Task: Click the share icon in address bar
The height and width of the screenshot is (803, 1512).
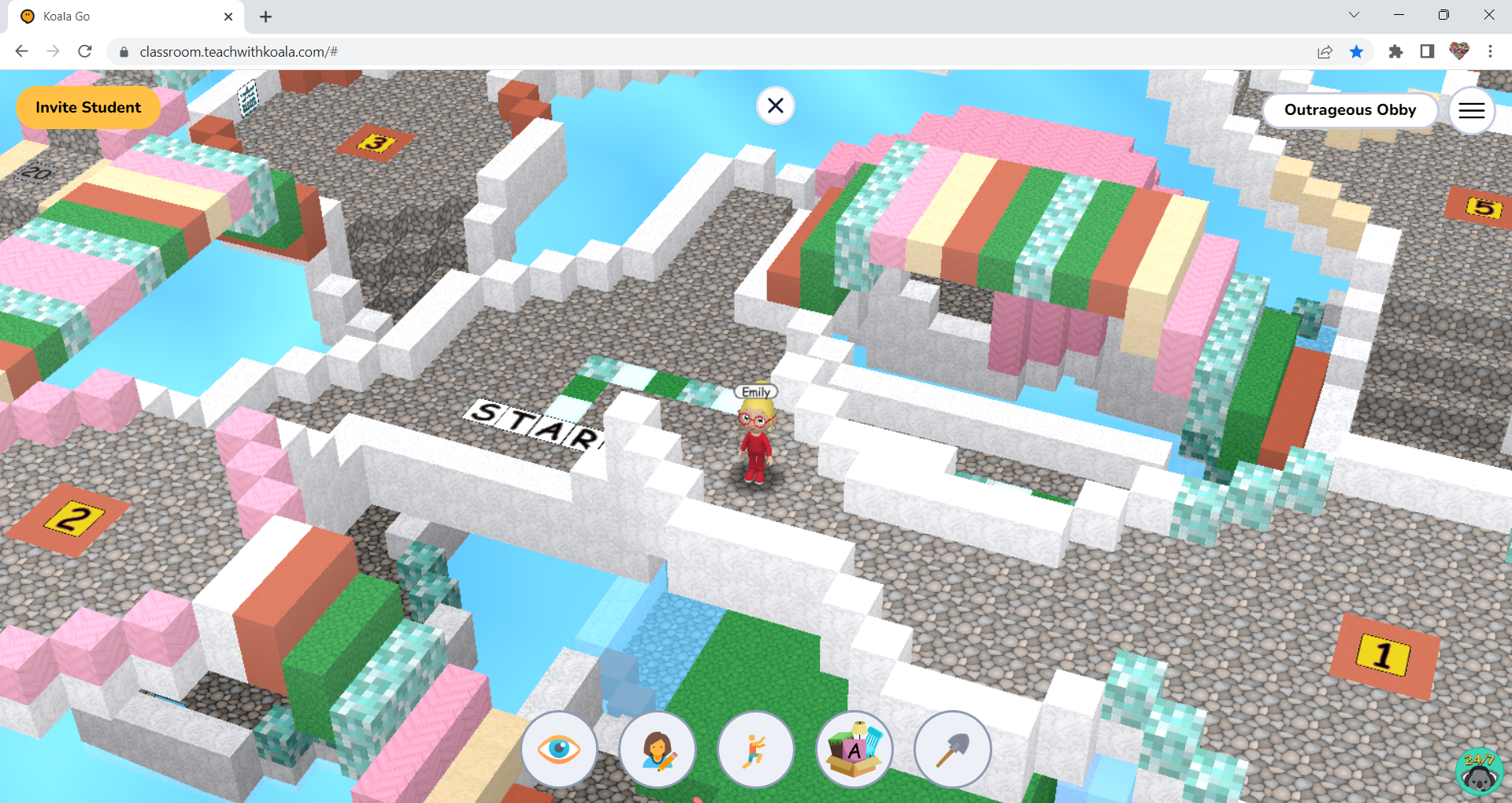Action: pyautogui.click(x=1325, y=51)
